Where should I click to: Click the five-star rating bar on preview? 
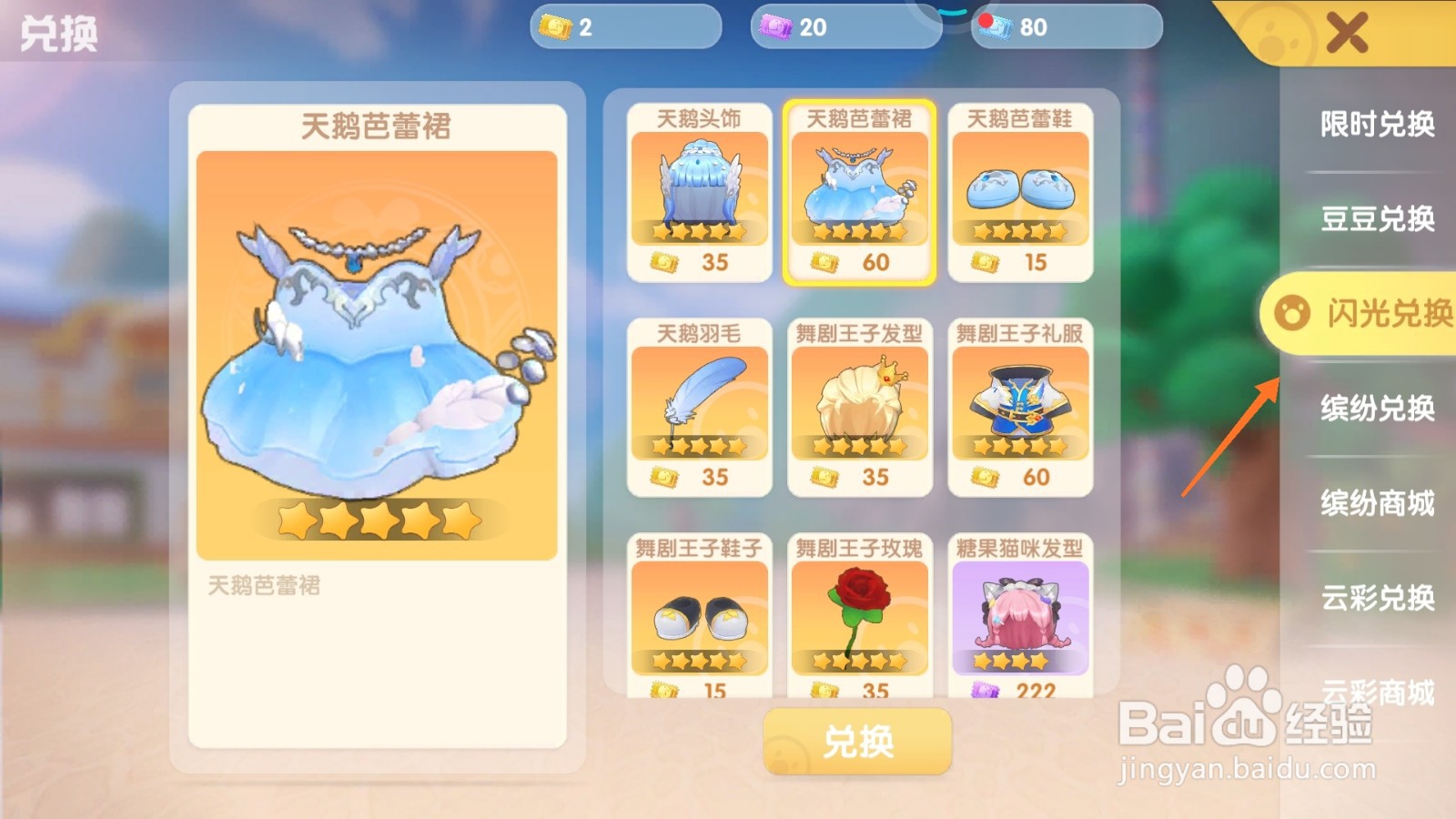coord(379,519)
